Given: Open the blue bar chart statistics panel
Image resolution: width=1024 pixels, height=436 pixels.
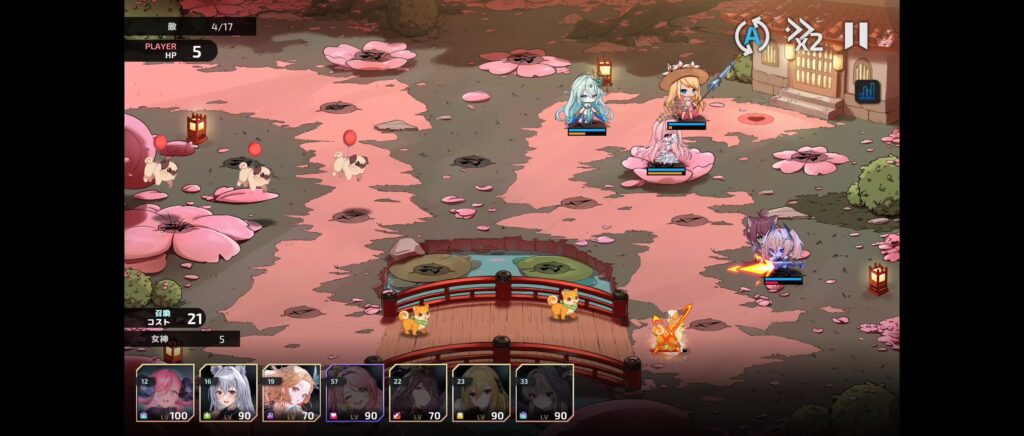Looking at the screenshot, I should point(866,92).
